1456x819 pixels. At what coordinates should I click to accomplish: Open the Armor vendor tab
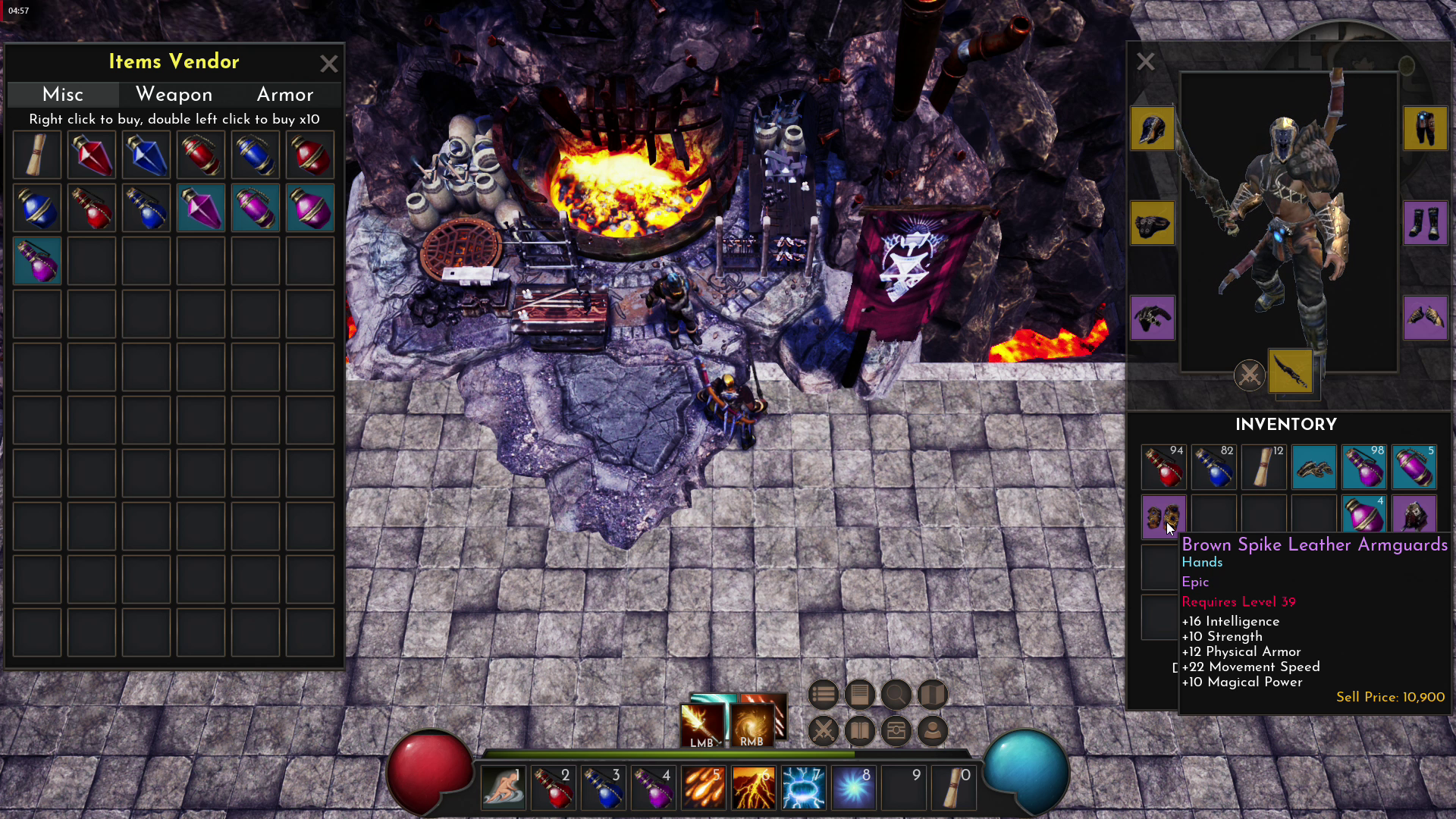pos(285,94)
